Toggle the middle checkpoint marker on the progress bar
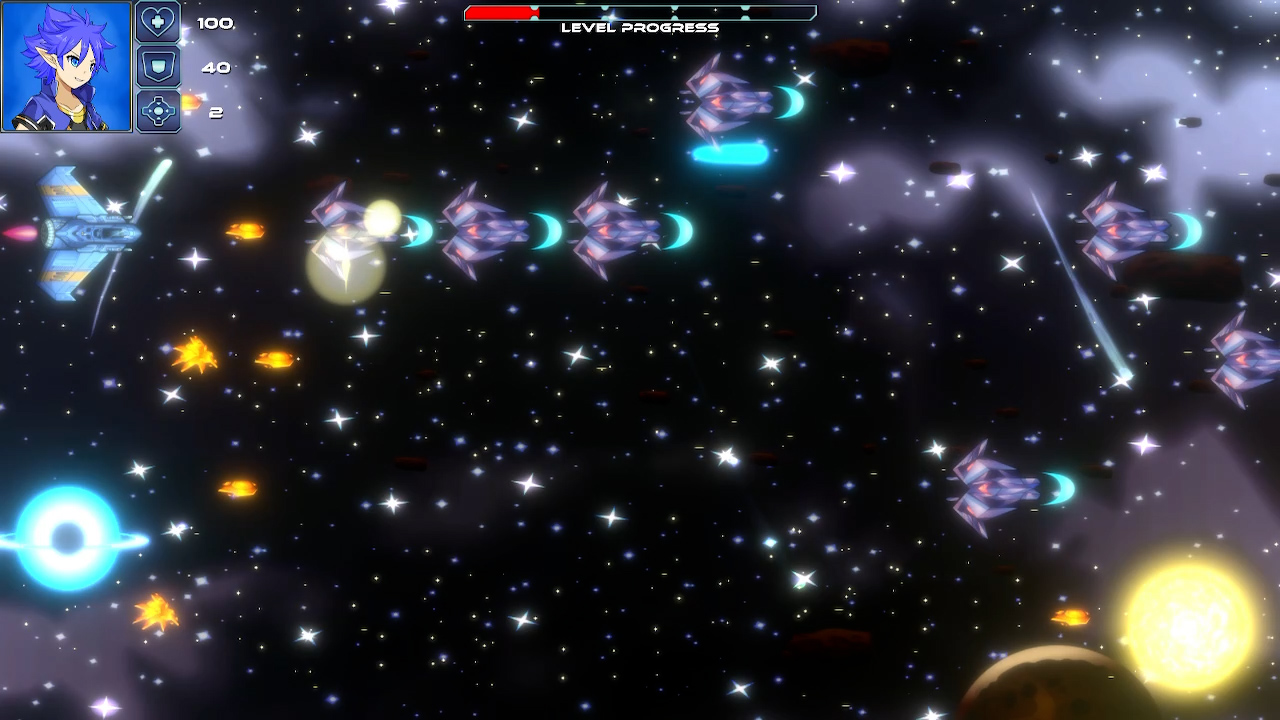1280x720 pixels. tap(673, 13)
